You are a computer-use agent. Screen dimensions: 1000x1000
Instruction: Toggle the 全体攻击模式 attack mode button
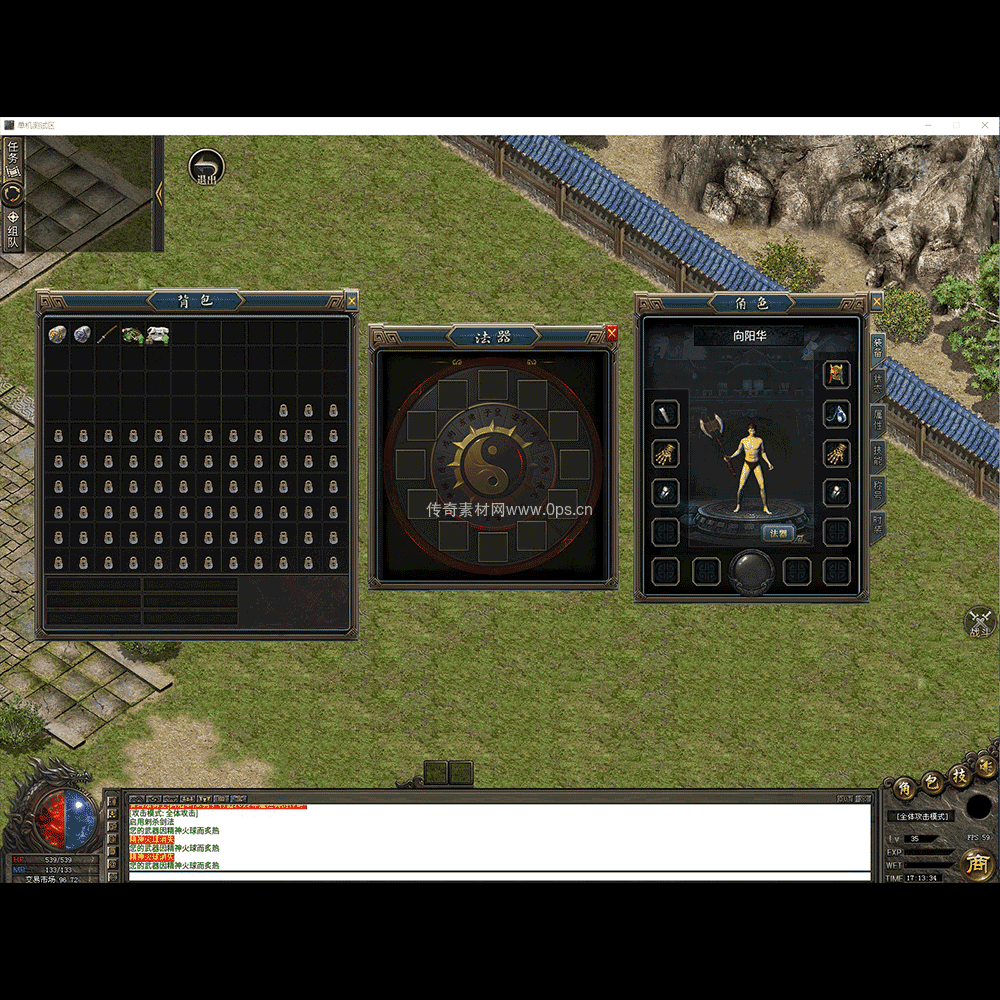(x=919, y=816)
